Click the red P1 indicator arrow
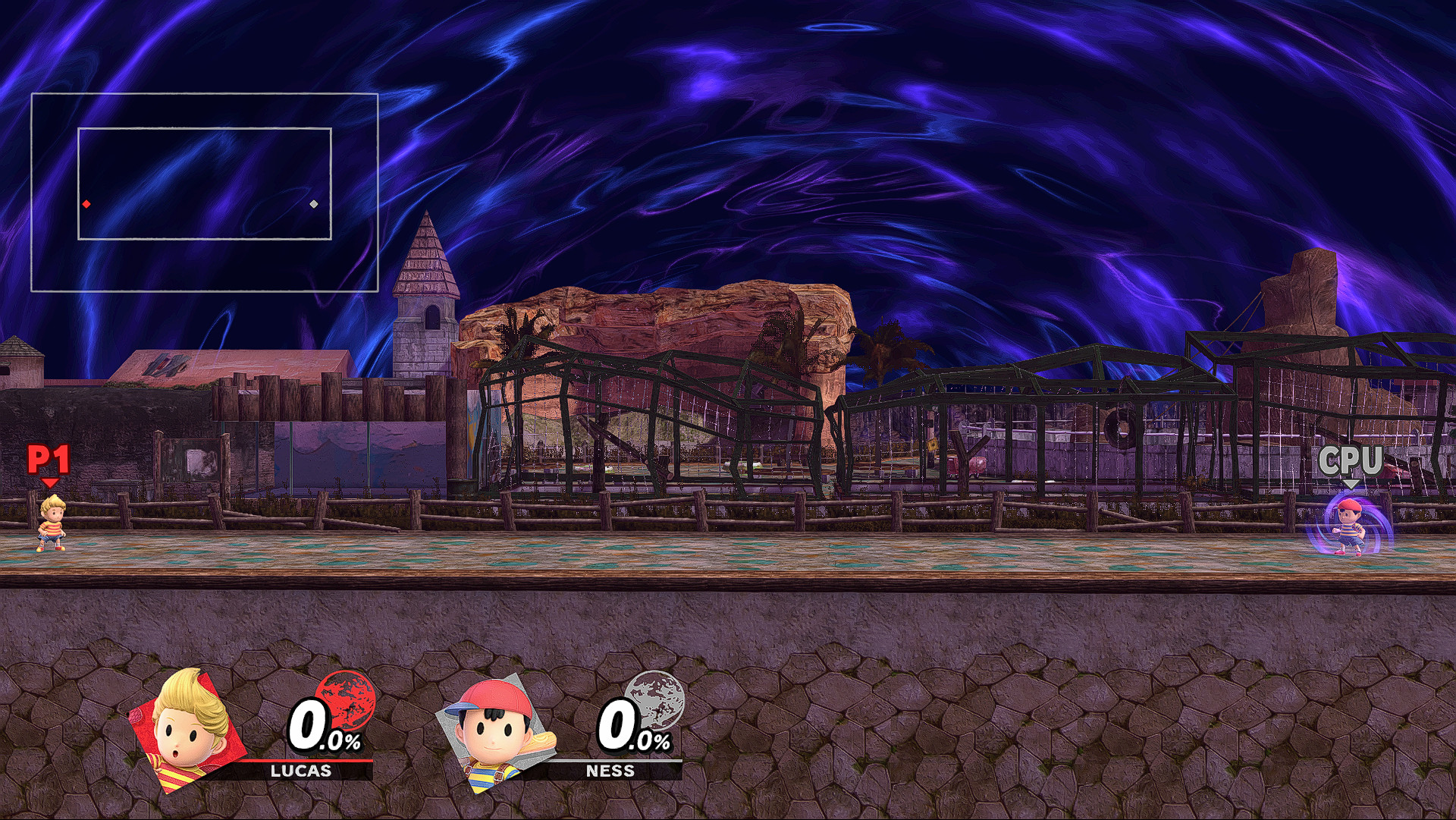The width and height of the screenshot is (1456, 820). coord(49,483)
